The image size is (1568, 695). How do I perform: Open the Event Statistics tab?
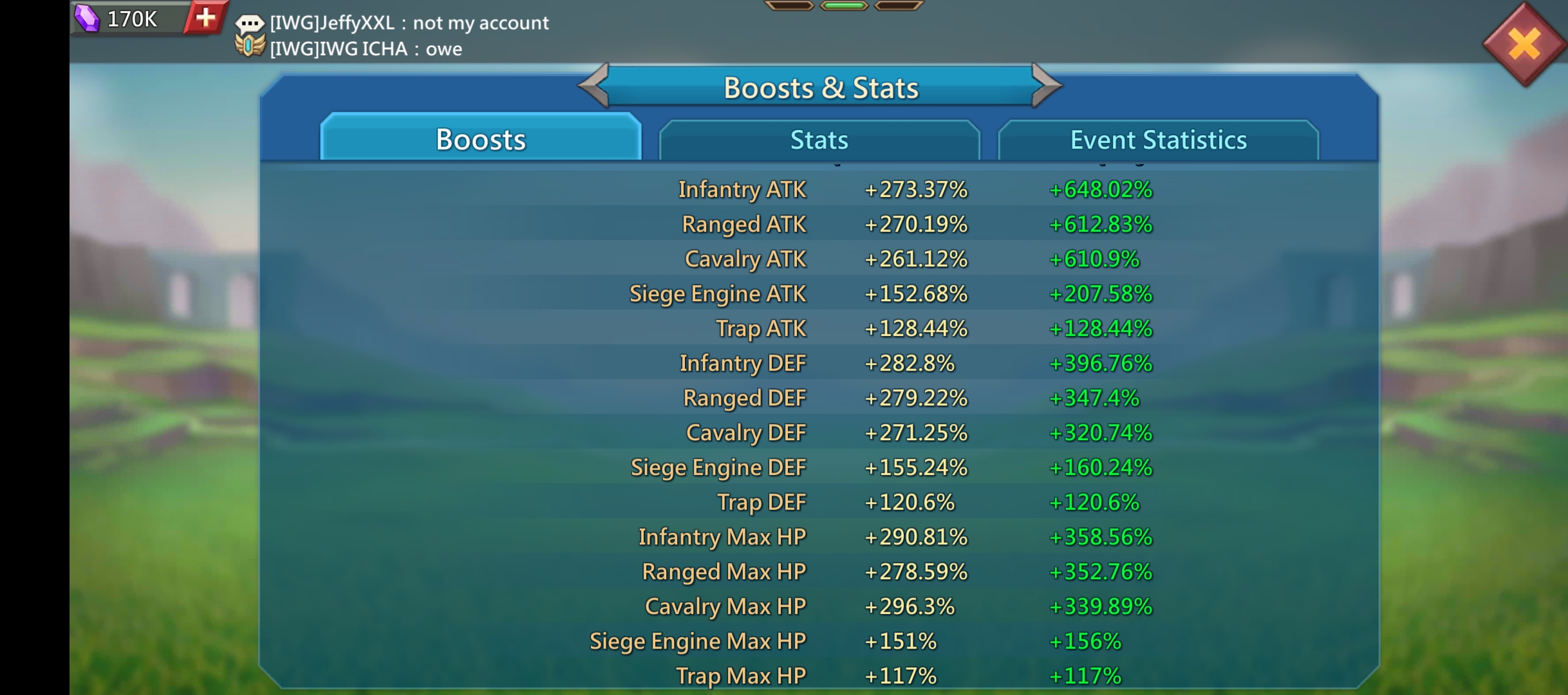click(1158, 138)
